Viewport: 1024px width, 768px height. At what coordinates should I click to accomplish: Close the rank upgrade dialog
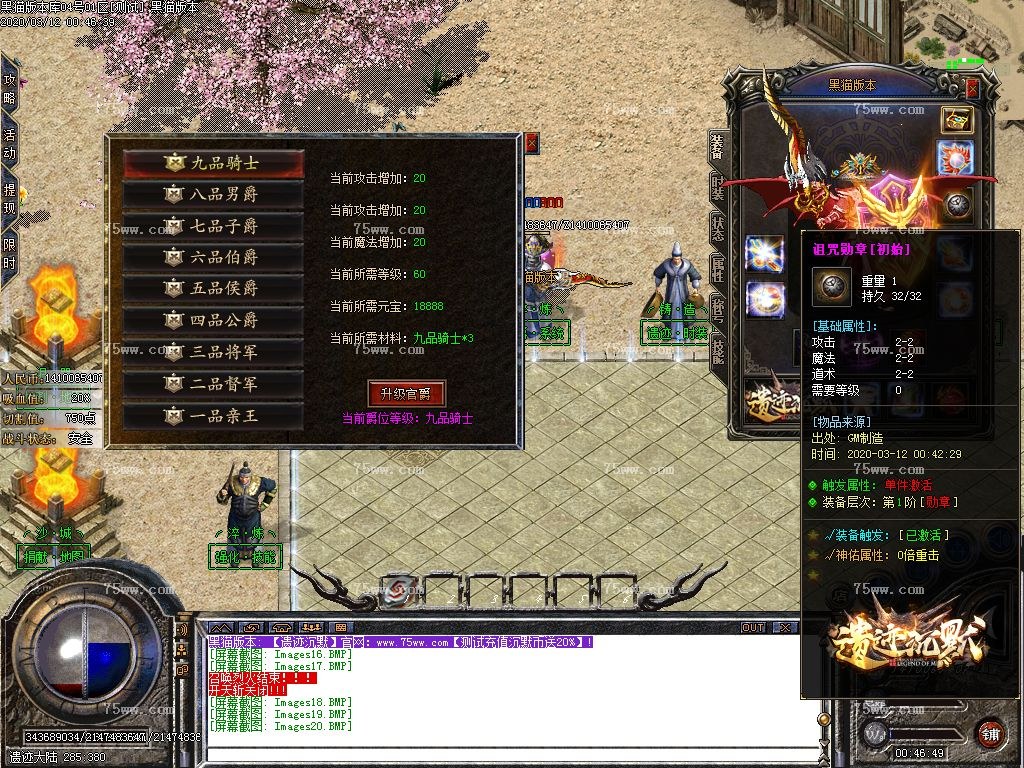pos(531,144)
